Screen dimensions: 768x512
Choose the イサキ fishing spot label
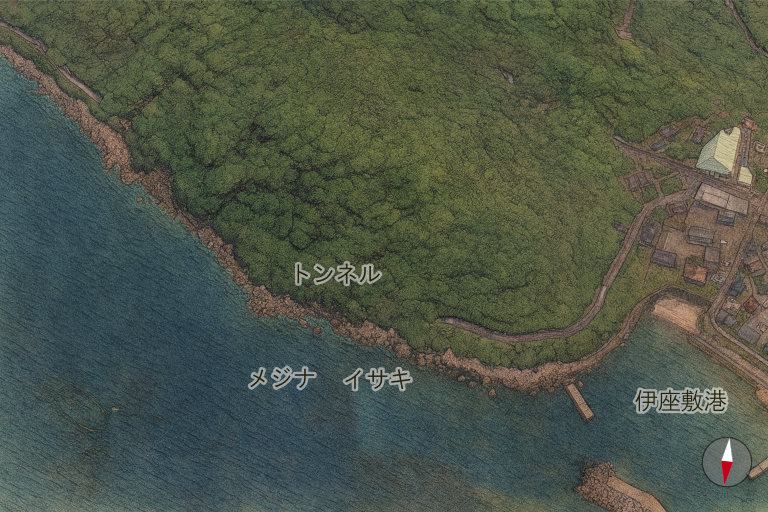[377, 379]
